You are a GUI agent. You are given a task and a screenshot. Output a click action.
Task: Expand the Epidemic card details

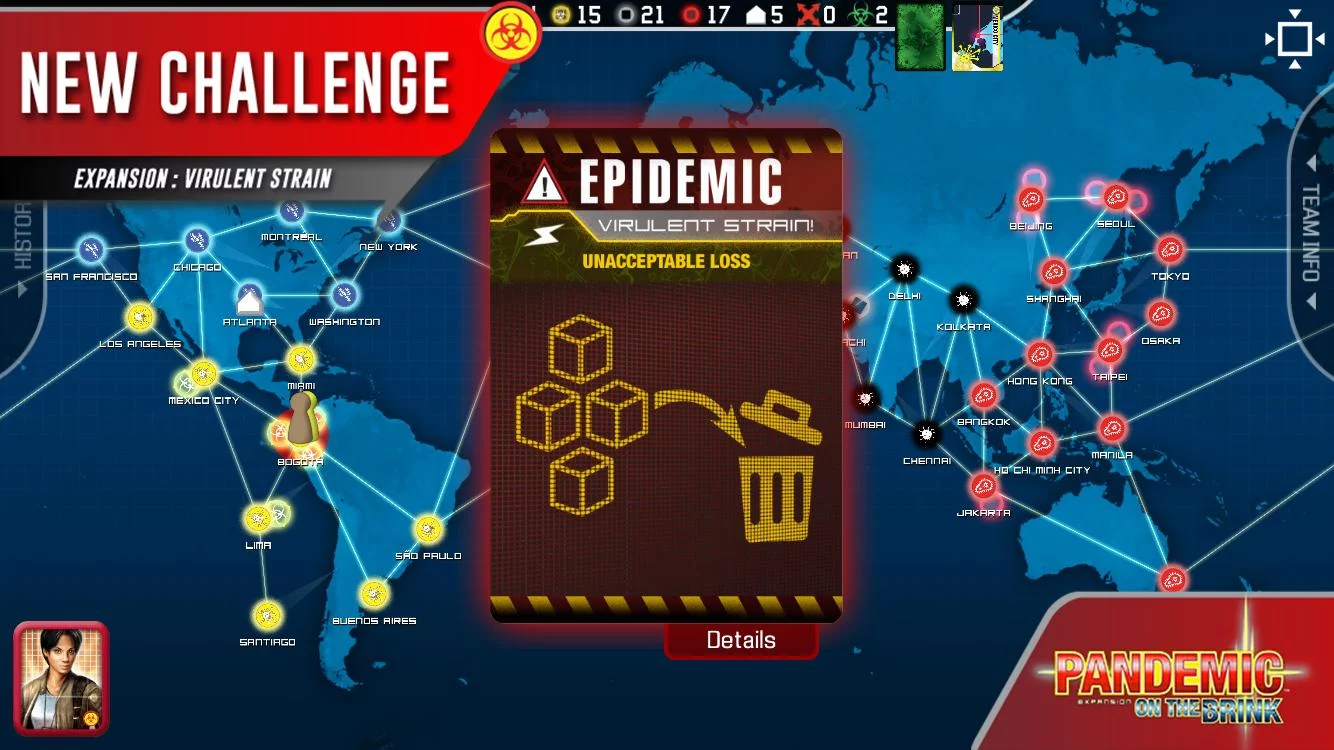coord(741,639)
